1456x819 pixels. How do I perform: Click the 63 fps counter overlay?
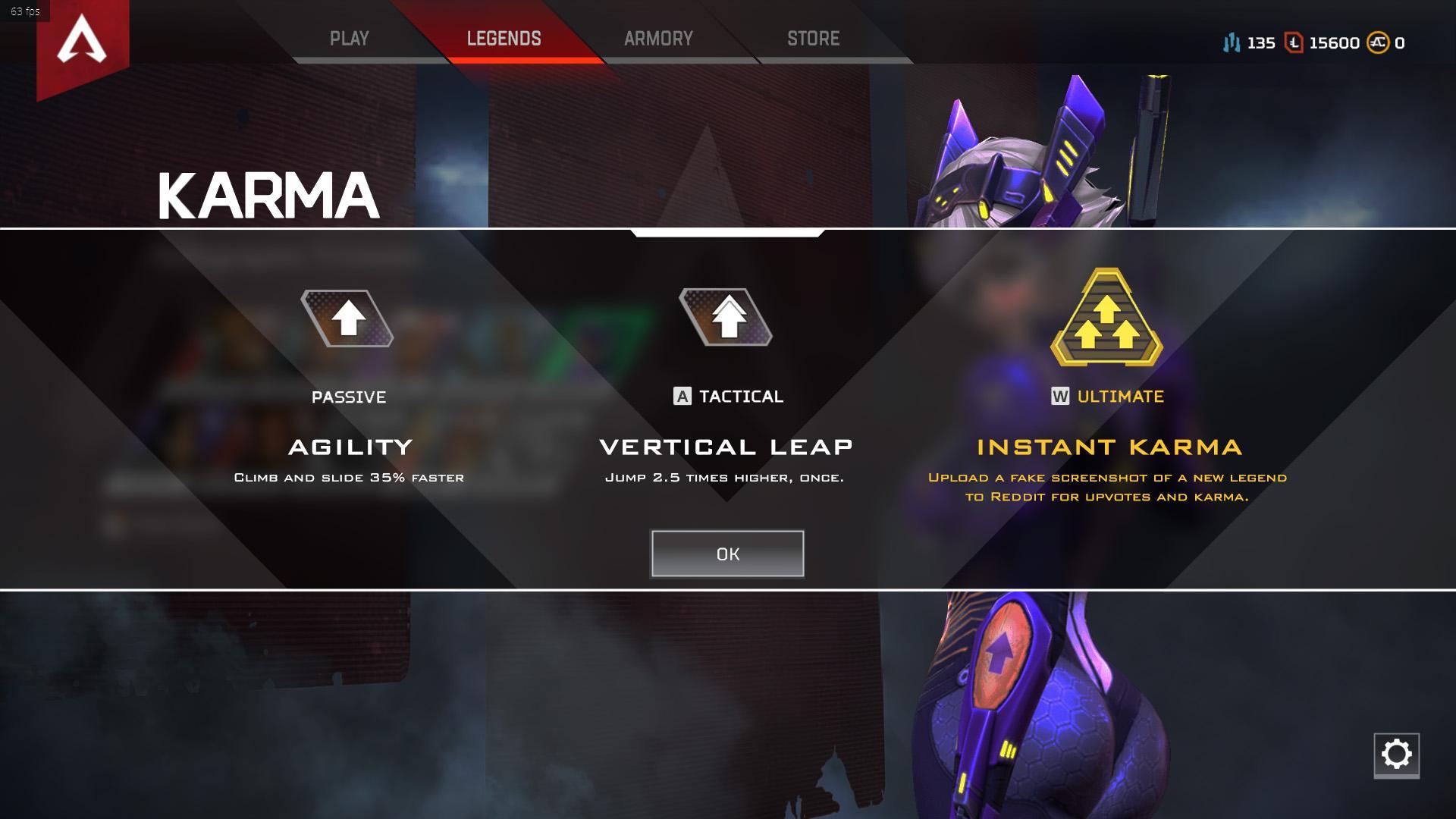click(25, 11)
